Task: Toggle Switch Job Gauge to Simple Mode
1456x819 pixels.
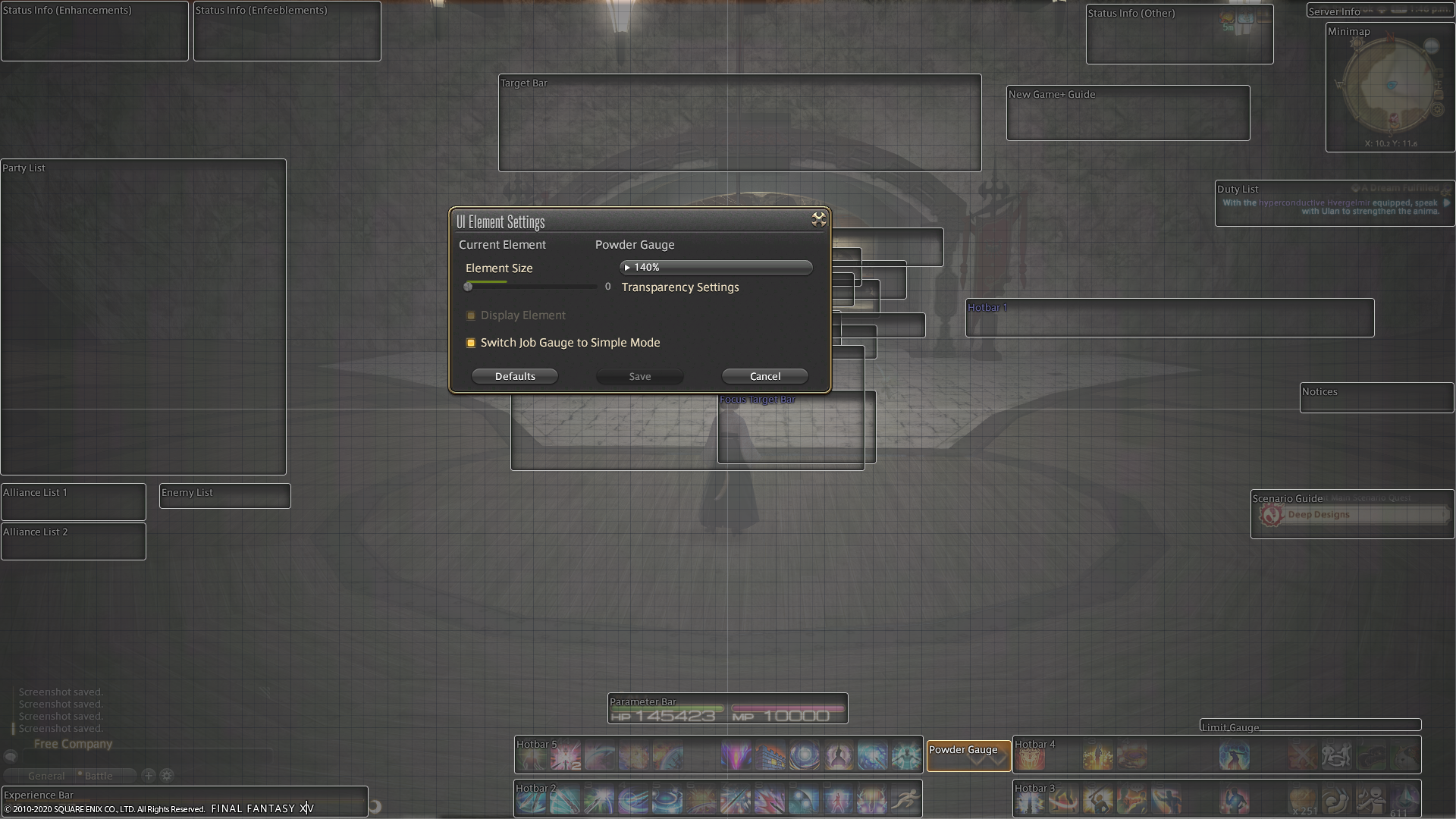Action: [471, 343]
